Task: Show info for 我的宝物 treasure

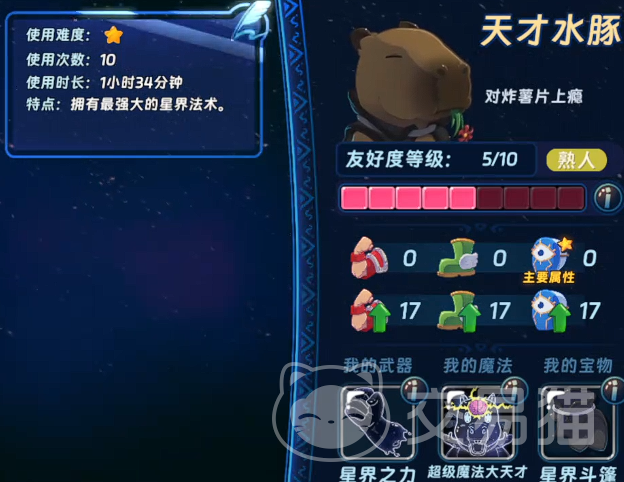Action: [611, 391]
